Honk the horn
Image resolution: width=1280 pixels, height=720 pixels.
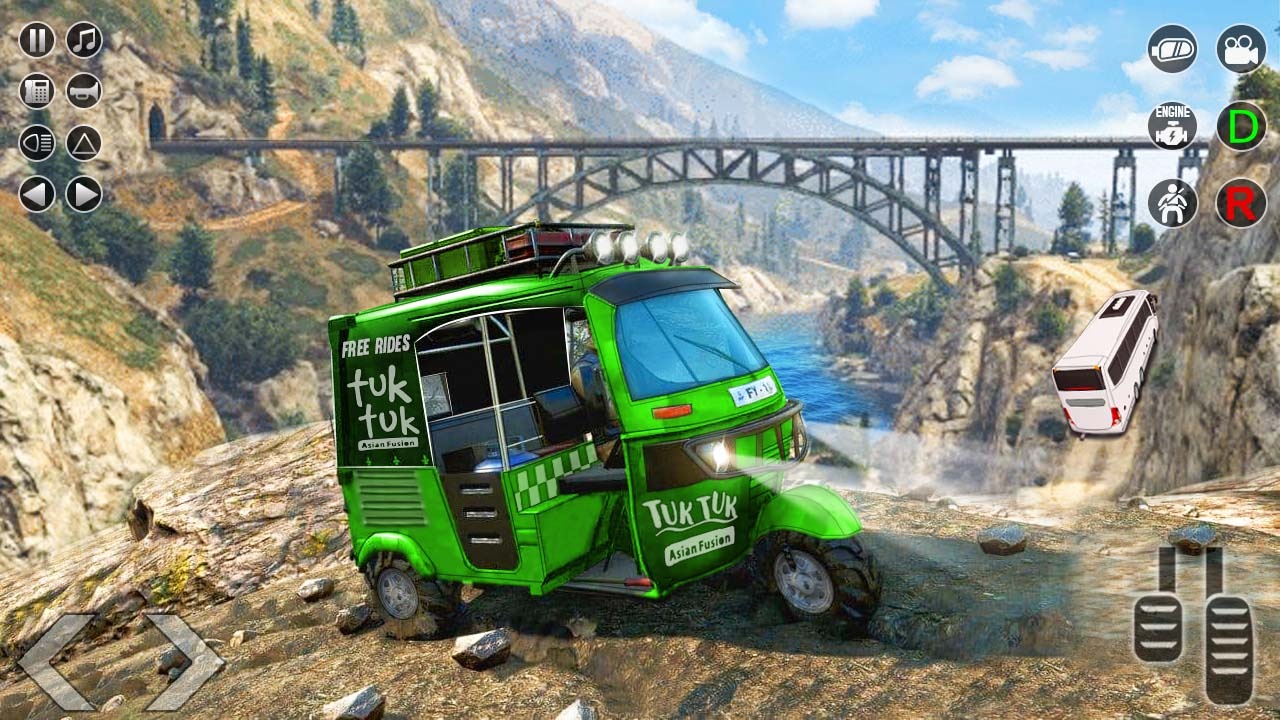84,91
